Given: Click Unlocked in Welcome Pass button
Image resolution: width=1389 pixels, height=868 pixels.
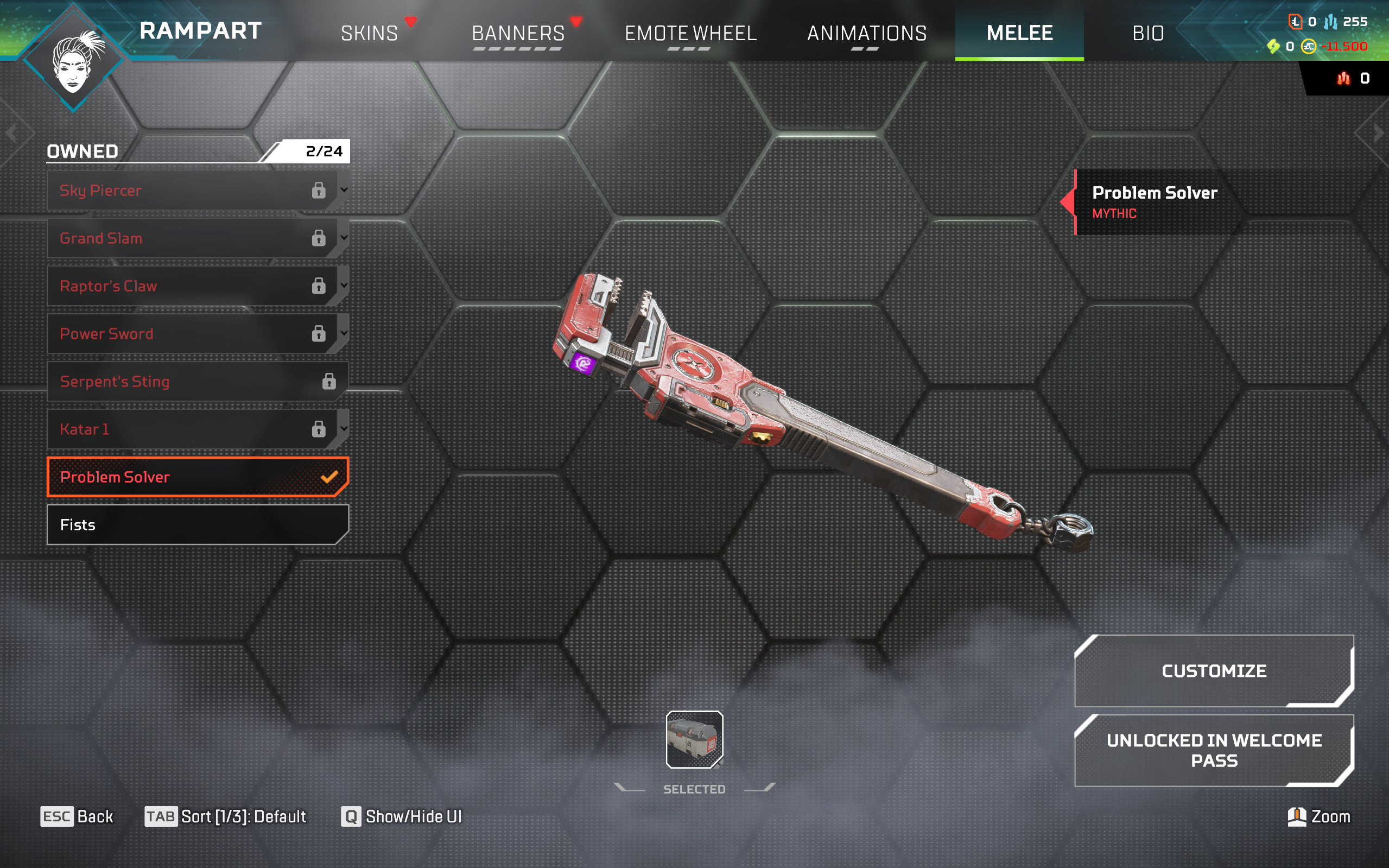Looking at the screenshot, I should (1213, 750).
